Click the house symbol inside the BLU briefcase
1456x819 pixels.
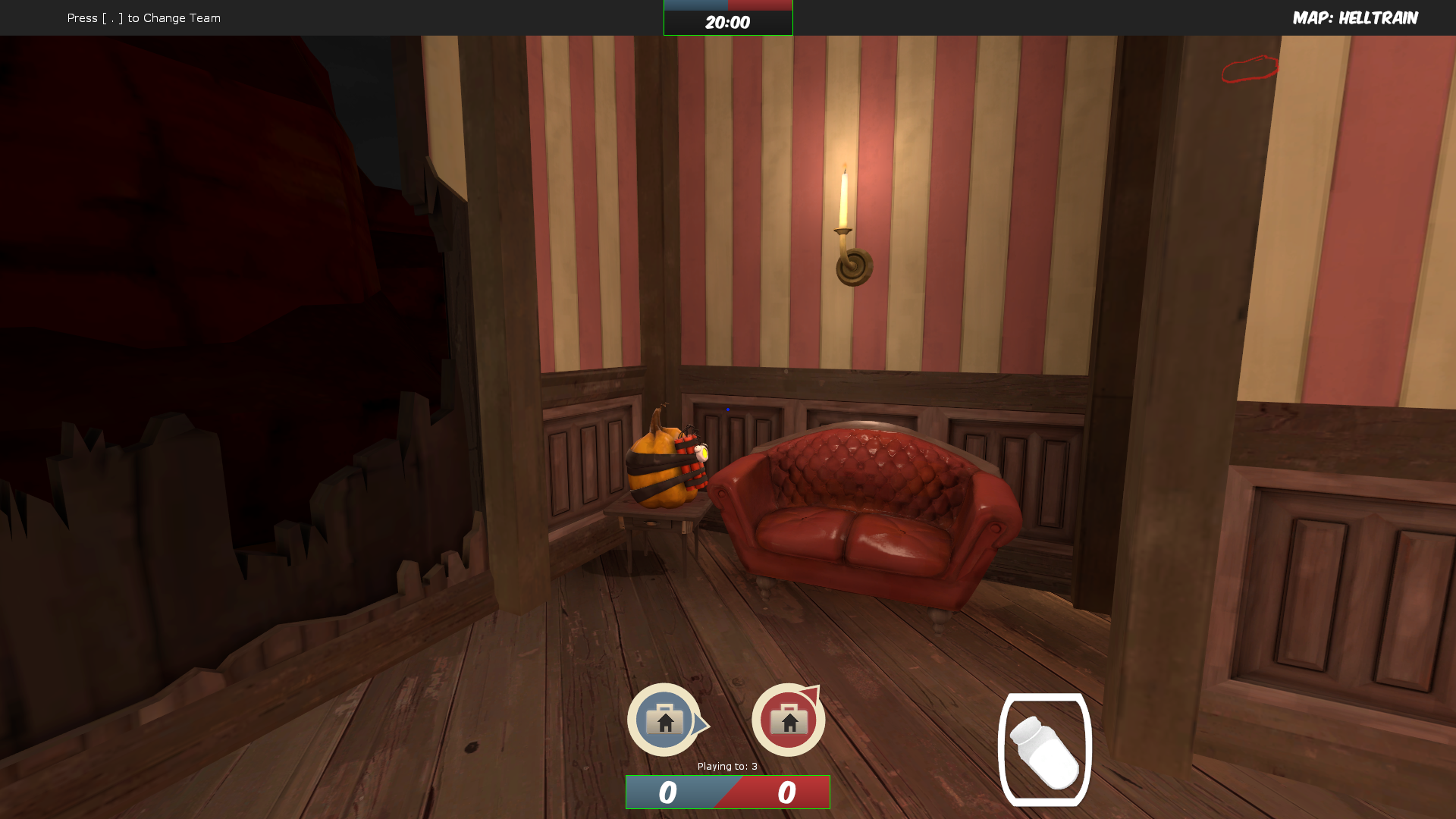tap(666, 722)
